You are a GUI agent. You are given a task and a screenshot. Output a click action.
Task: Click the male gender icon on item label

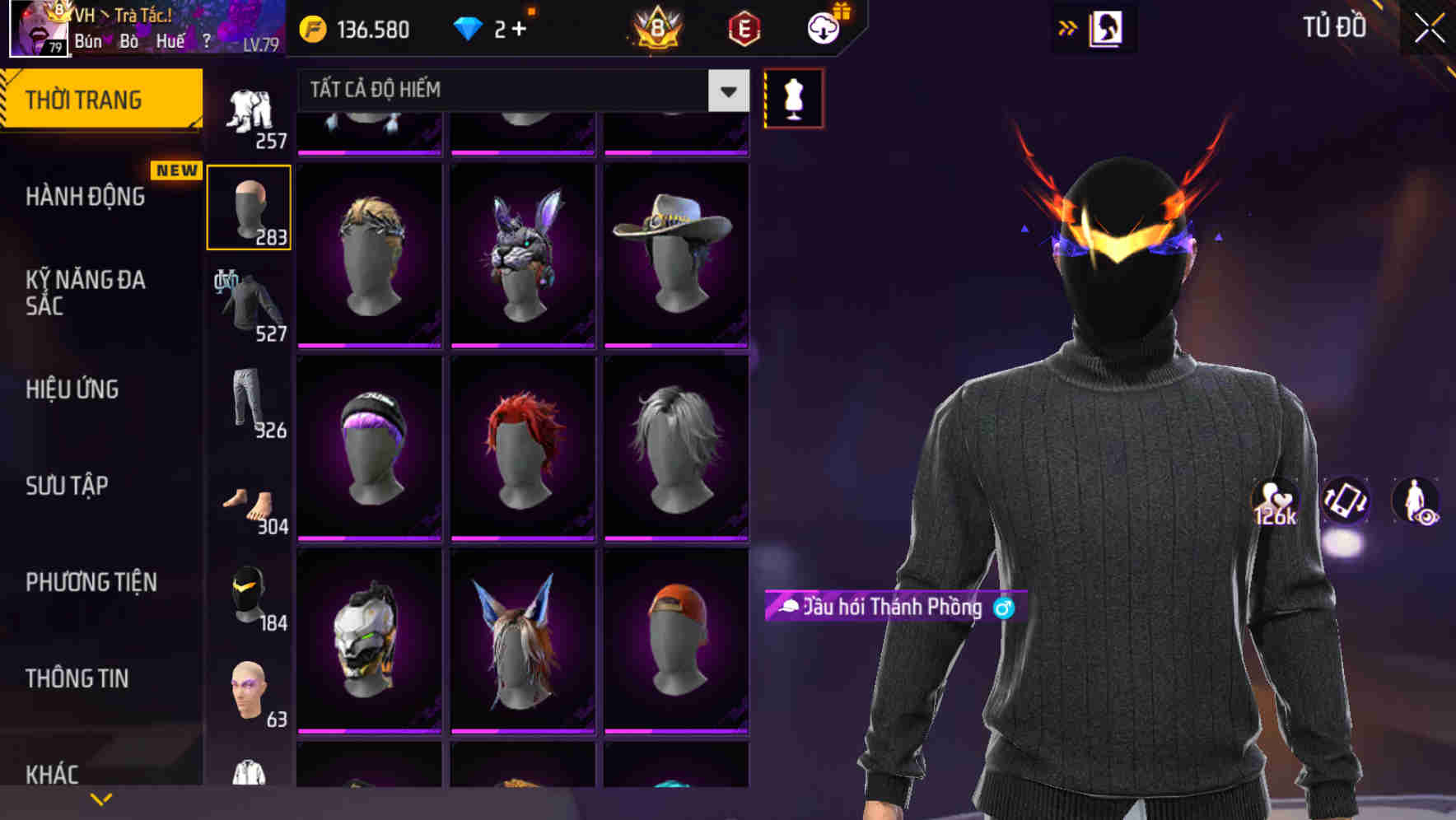tap(1001, 609)
